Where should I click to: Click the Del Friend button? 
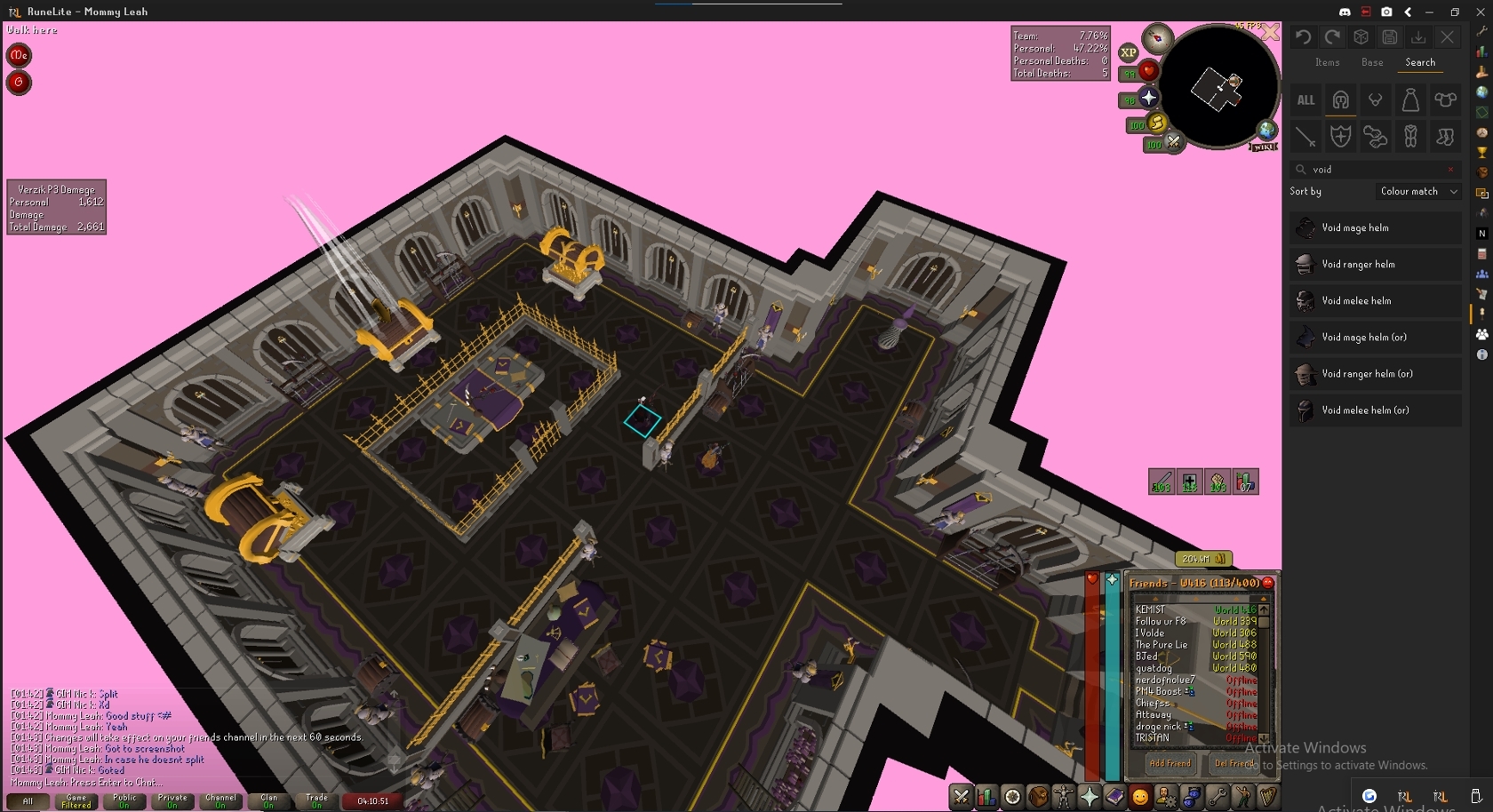click(x=1234, y=763)
